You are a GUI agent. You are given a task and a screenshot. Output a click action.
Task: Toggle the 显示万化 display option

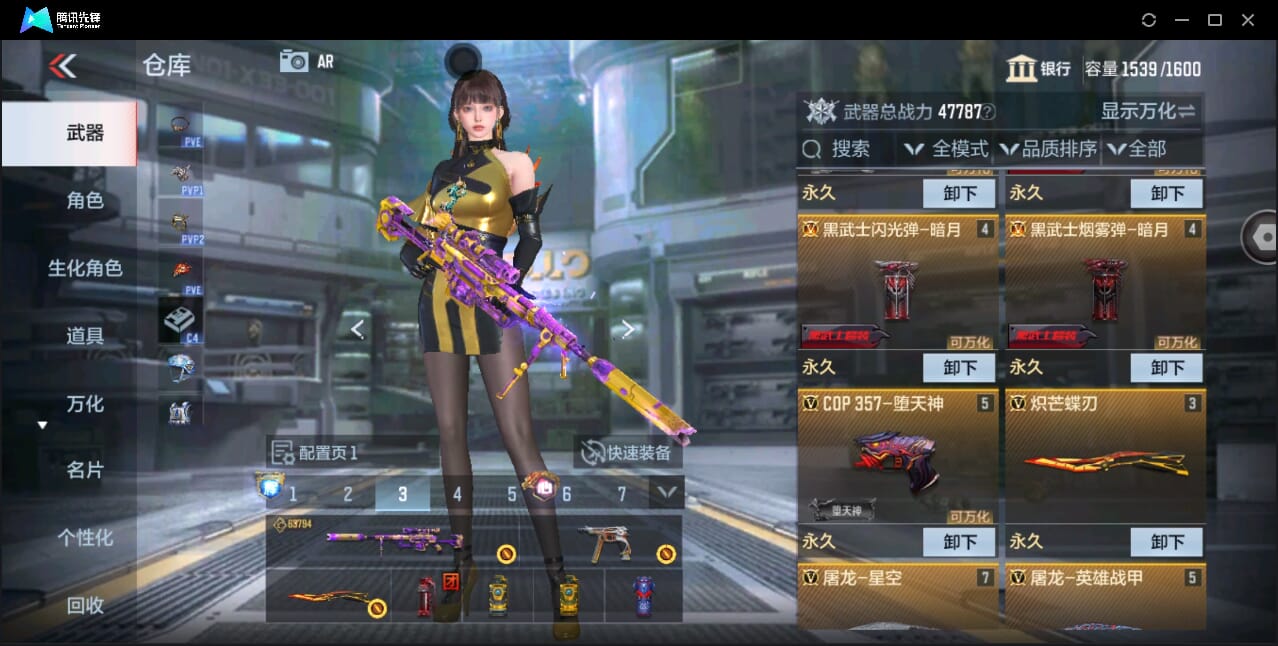(1148, 111)
